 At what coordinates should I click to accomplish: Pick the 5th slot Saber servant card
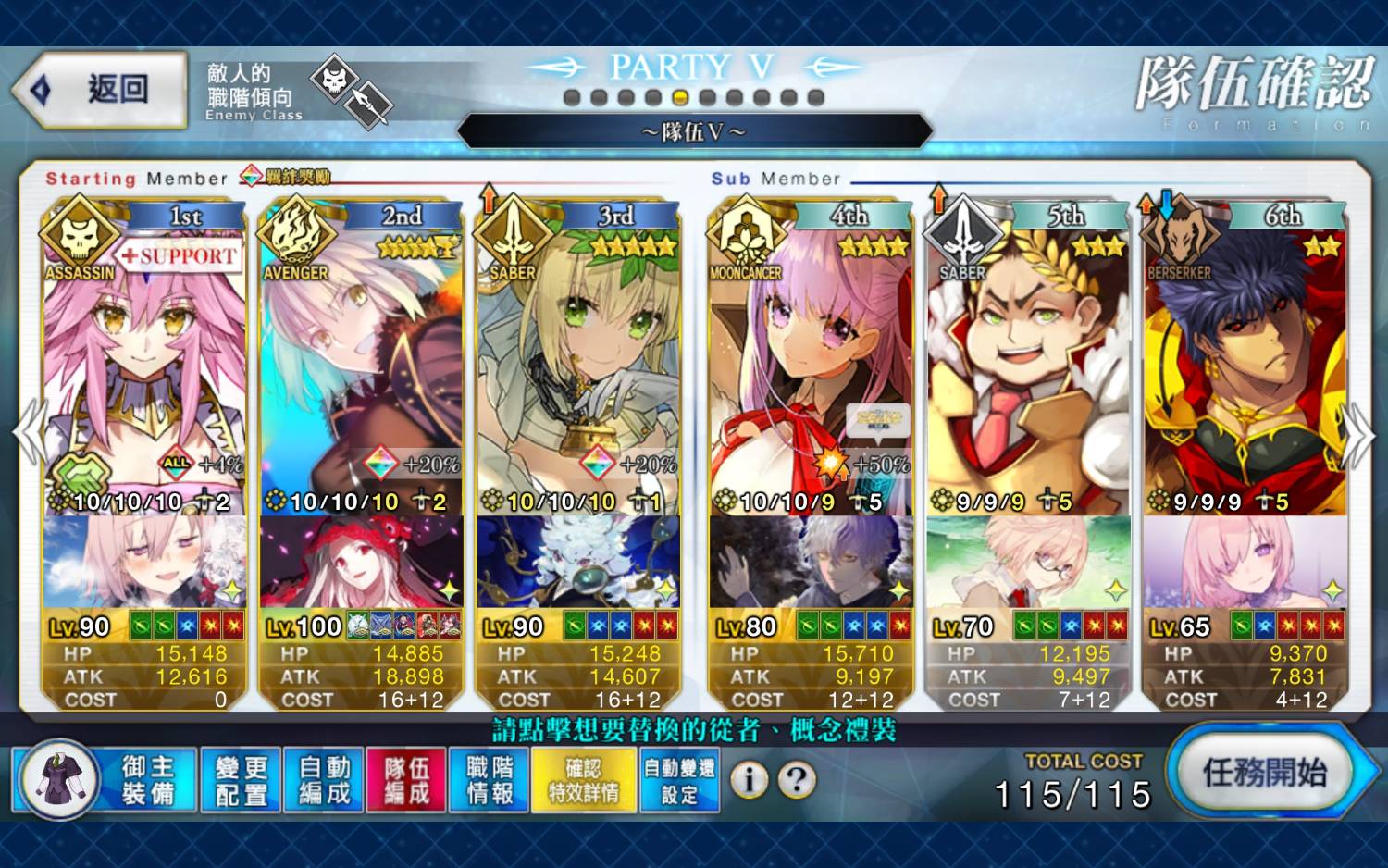tap(1028, 370)
